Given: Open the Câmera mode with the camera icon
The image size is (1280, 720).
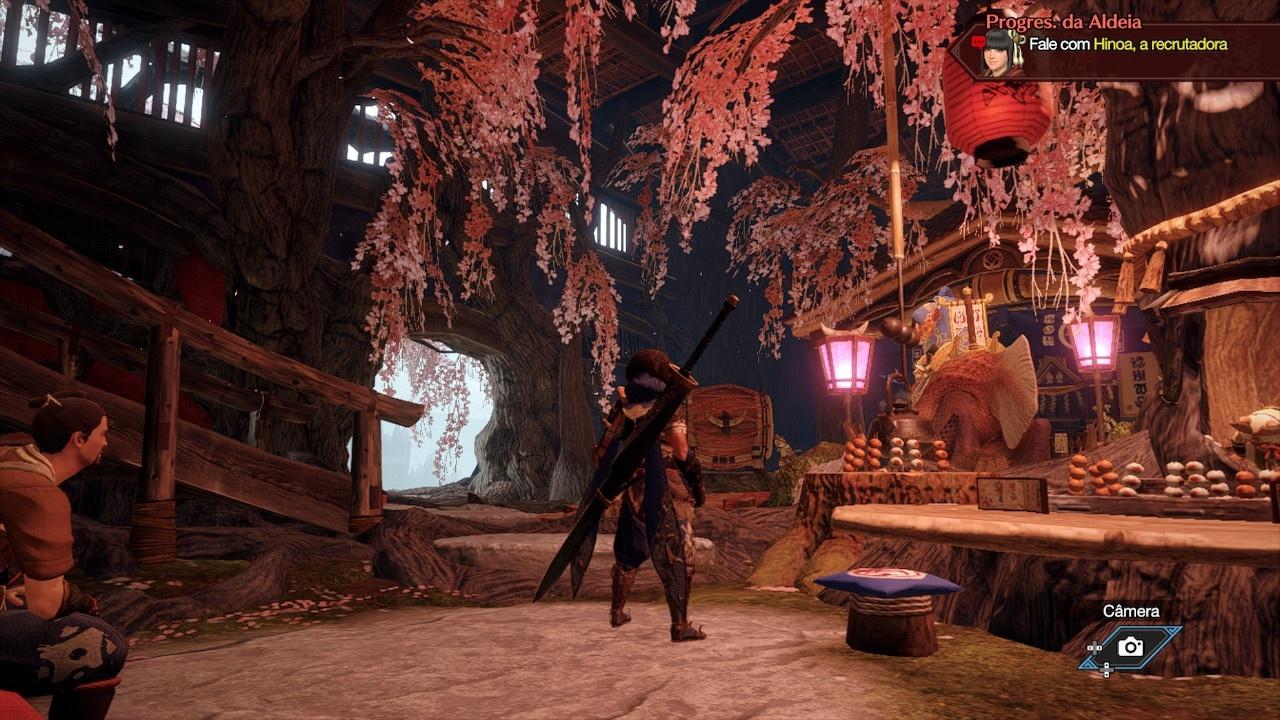Looking at the screenshot, I should tap(1130, 647).
